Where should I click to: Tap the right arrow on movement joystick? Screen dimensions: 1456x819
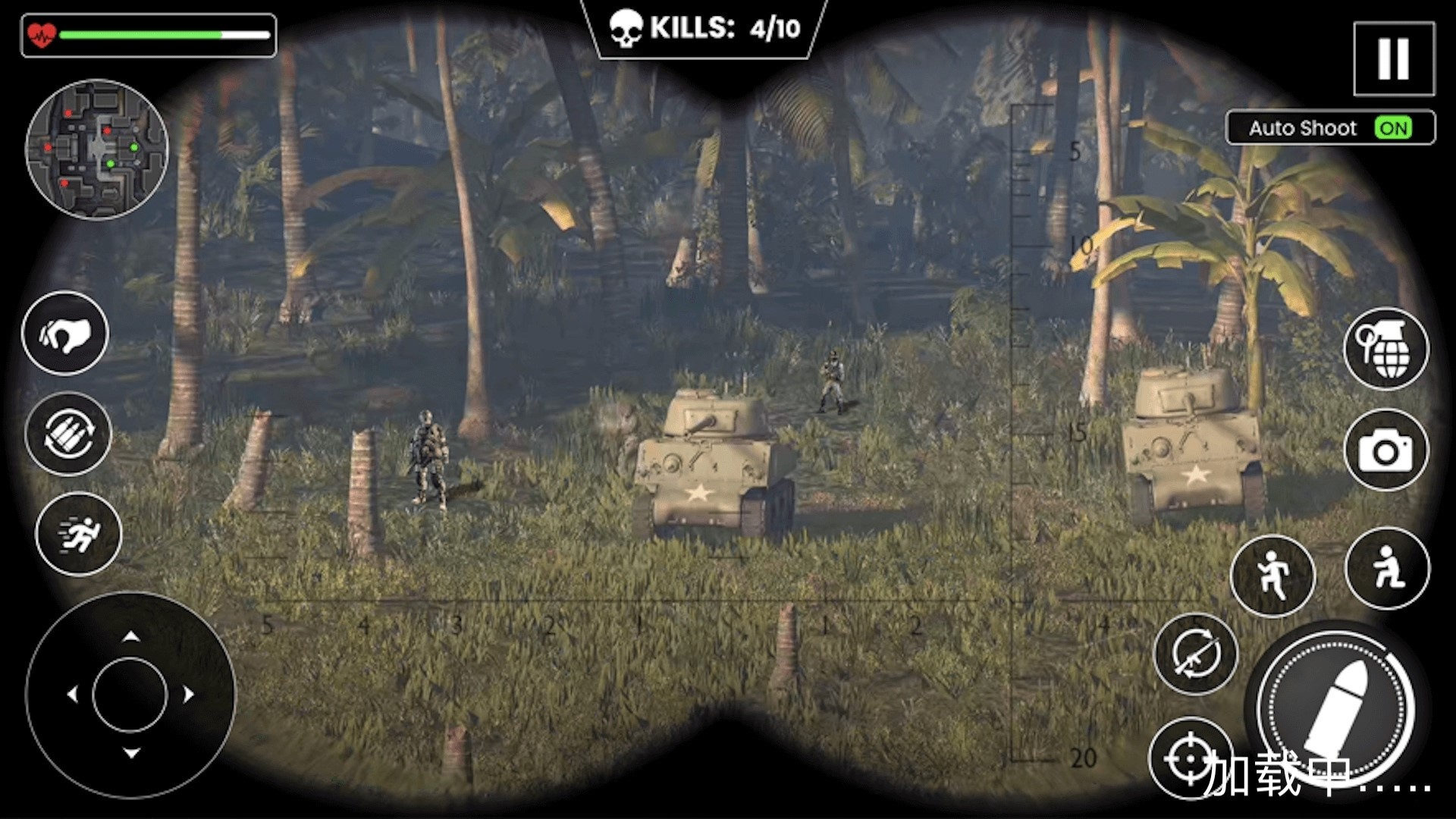tap(189, 694)
